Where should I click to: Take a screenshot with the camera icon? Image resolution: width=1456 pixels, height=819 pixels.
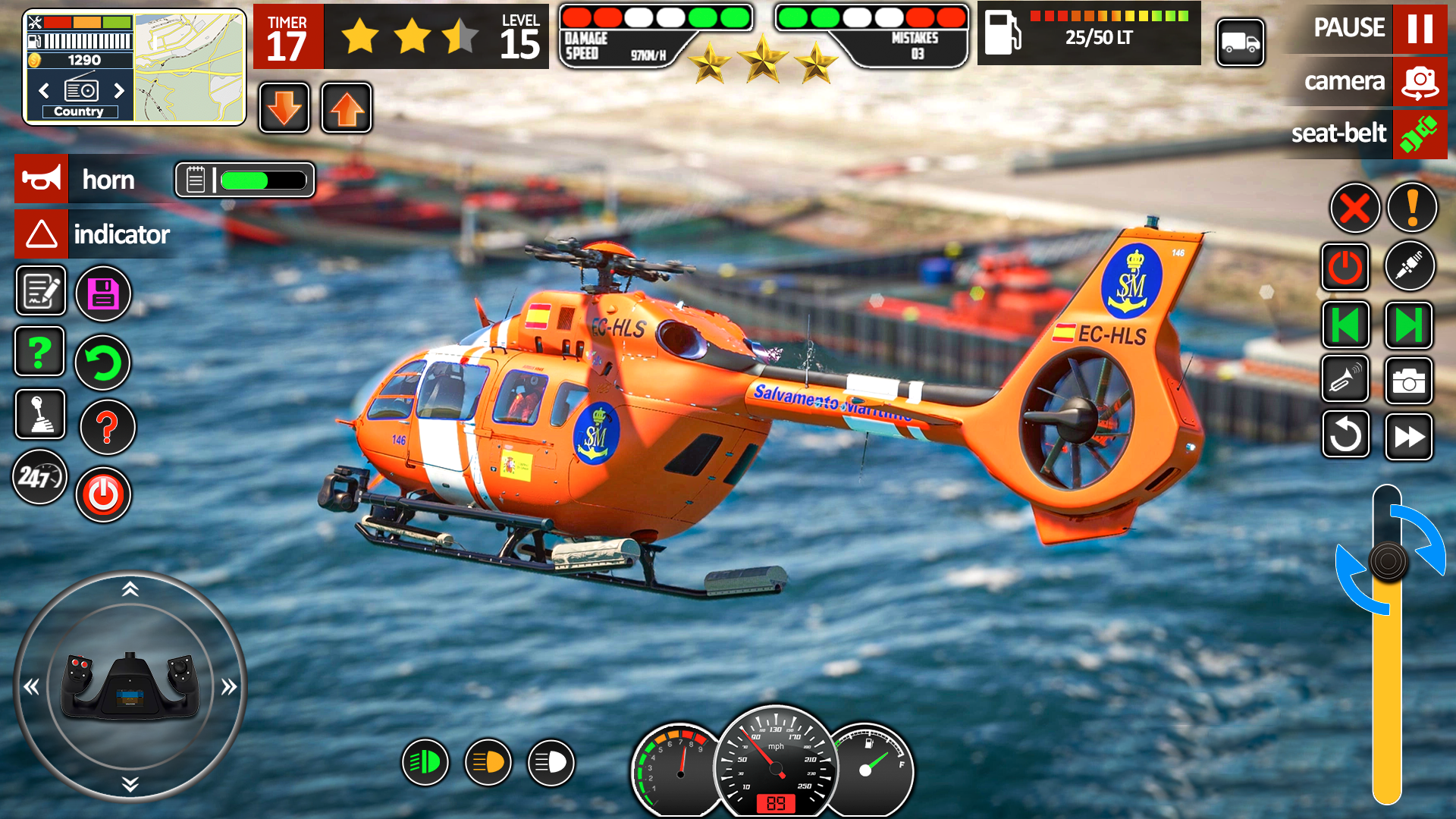point(1409,381)
